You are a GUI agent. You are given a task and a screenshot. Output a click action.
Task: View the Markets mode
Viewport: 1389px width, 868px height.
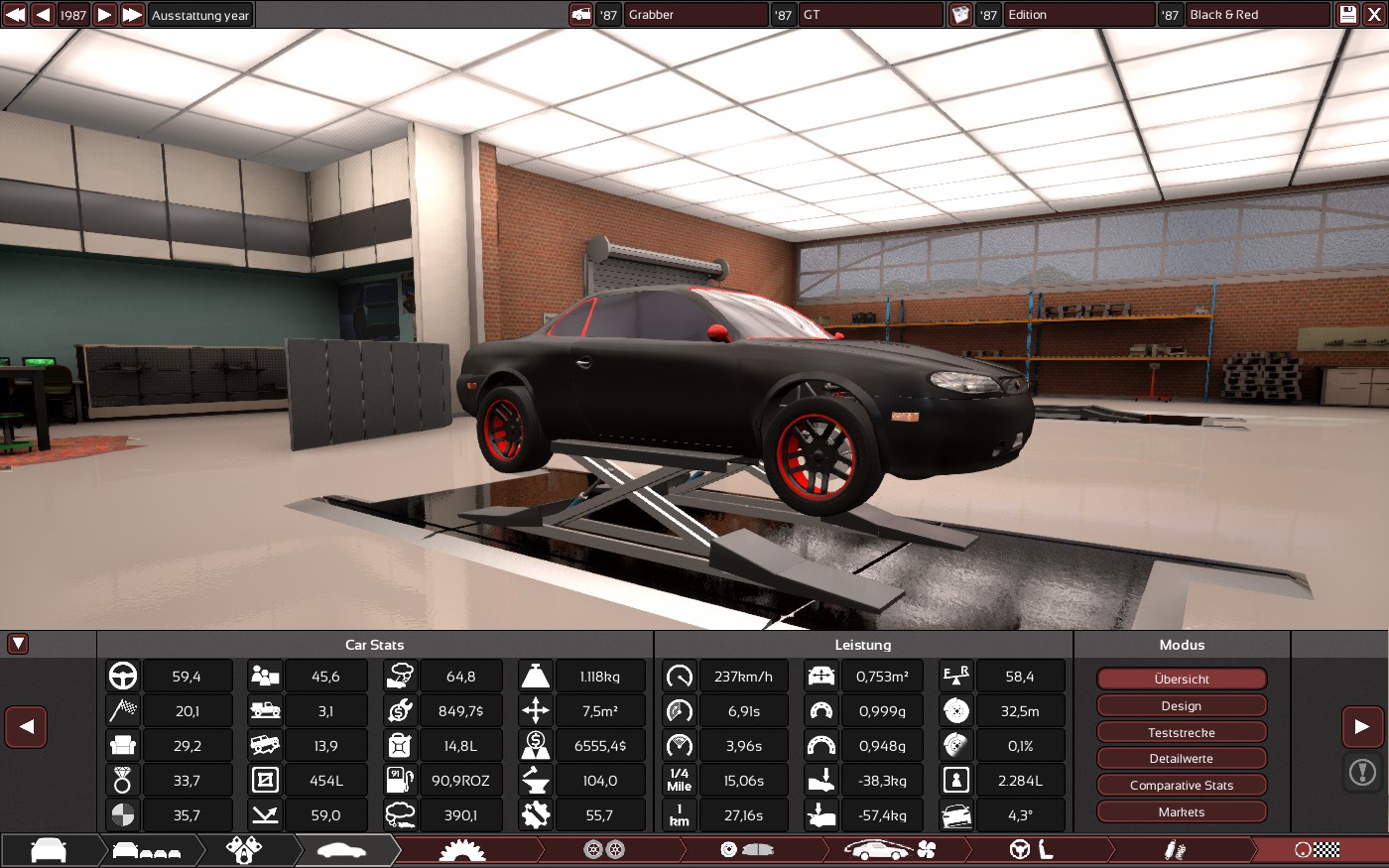[1182, 812]
